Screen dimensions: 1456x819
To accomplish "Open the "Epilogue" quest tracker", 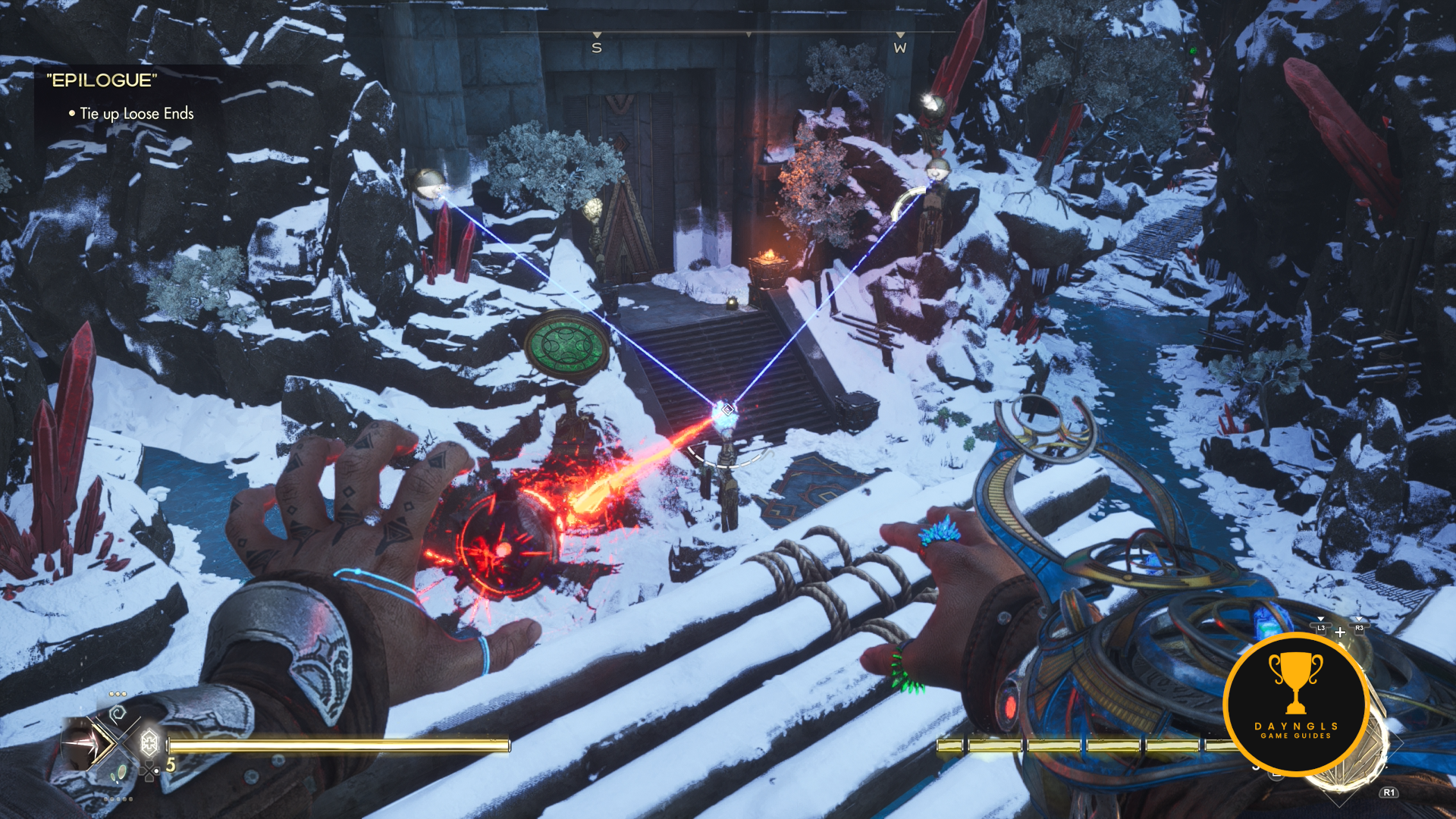I will pos(102,80).
